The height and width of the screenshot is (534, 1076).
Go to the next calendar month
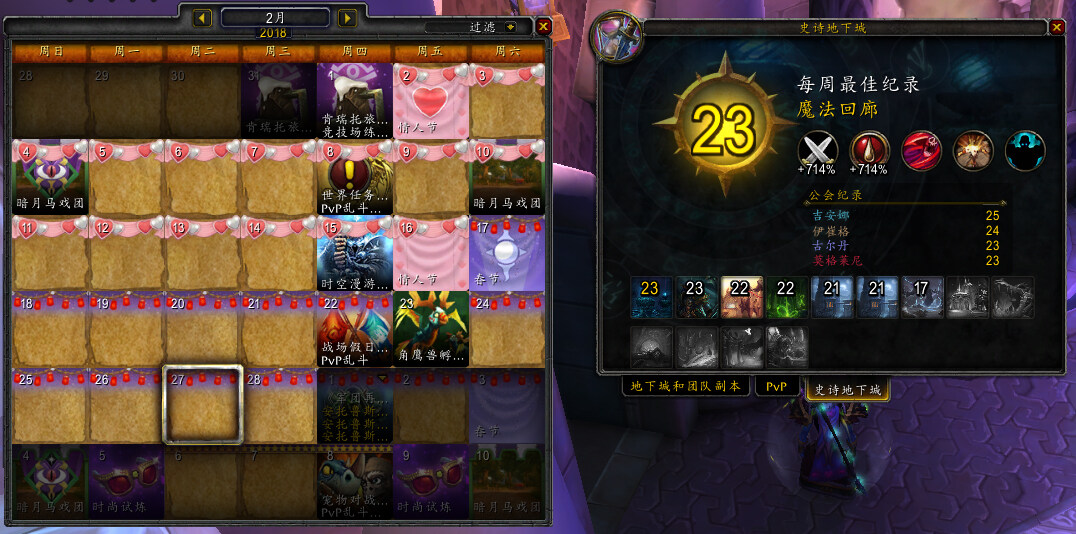[x=347, y=18]
